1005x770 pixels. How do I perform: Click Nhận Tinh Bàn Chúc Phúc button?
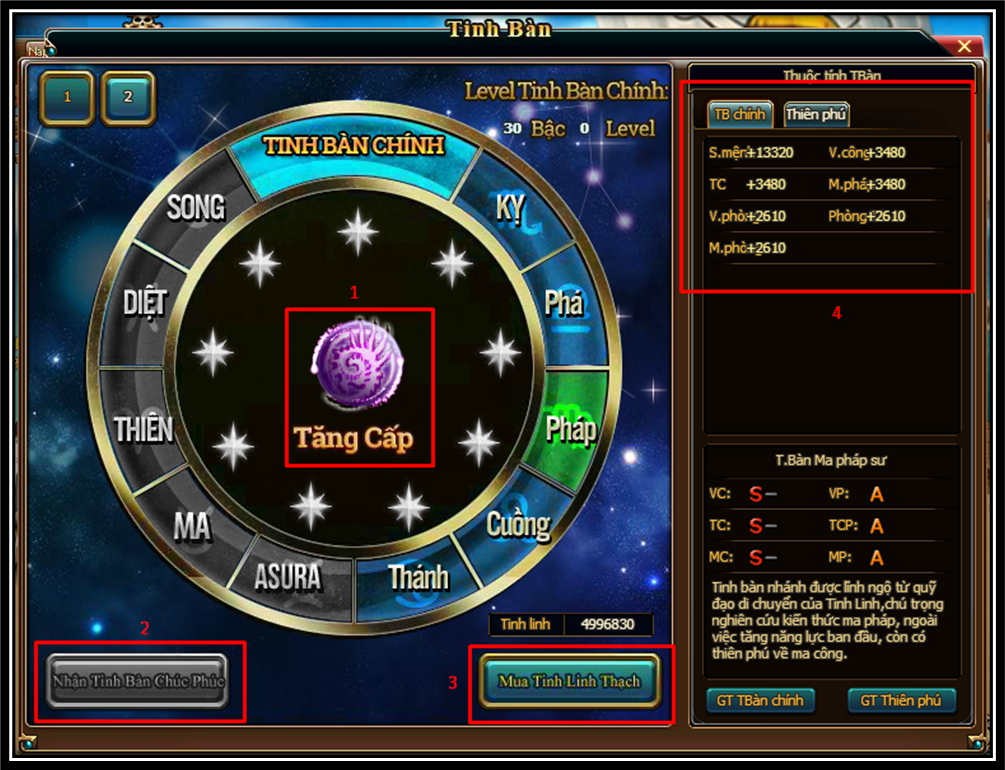139,681
